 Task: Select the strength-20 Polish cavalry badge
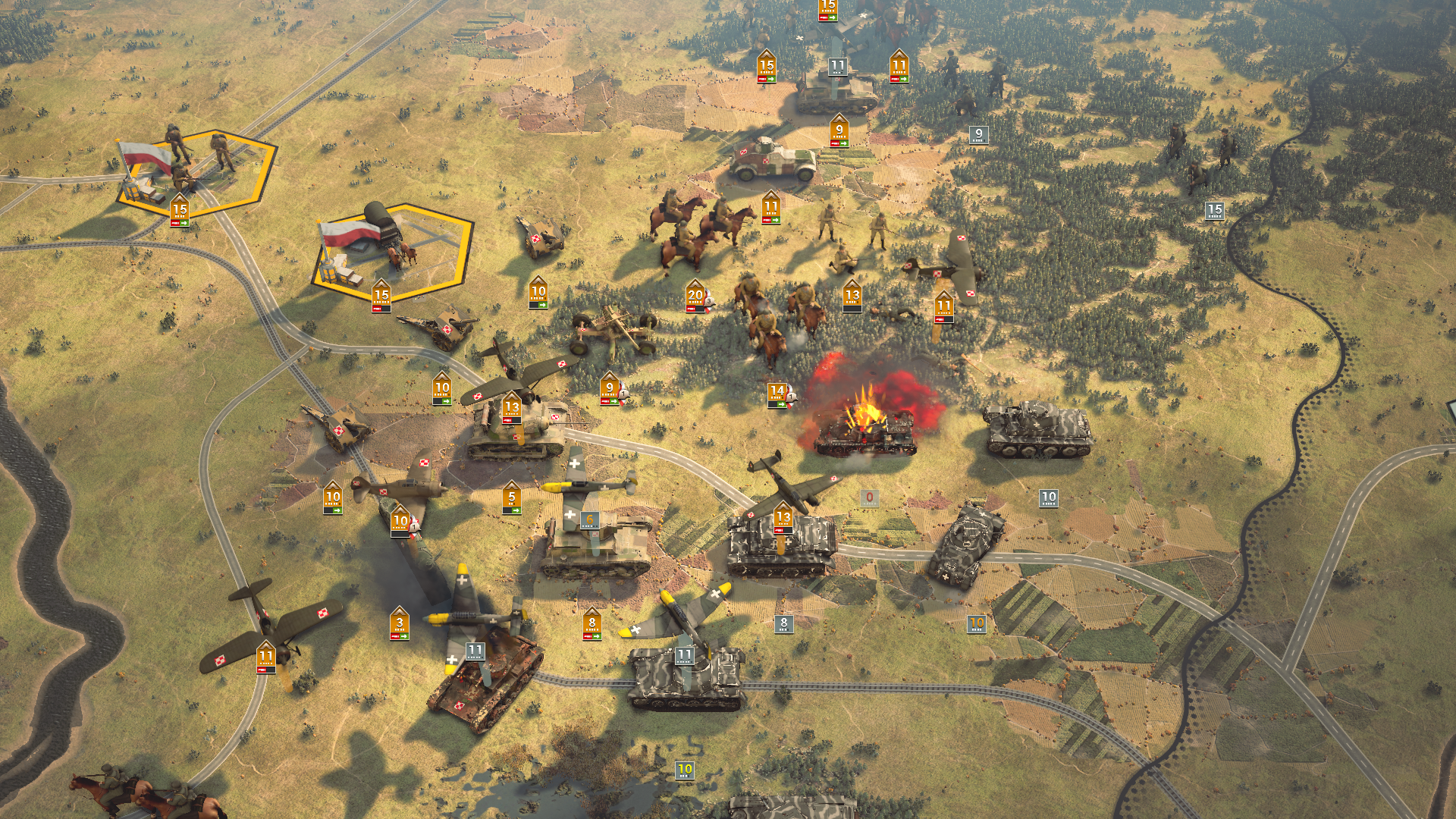tap(695, 296)
